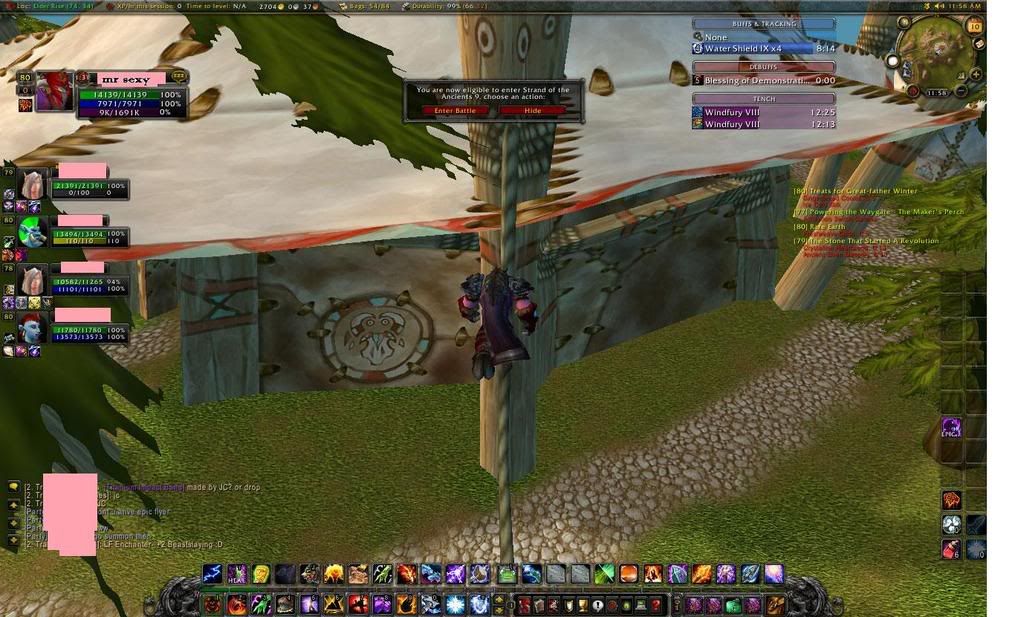Click the red question mark help button
This screenshot has height=617, width=1024.
(x=656, y=605)
